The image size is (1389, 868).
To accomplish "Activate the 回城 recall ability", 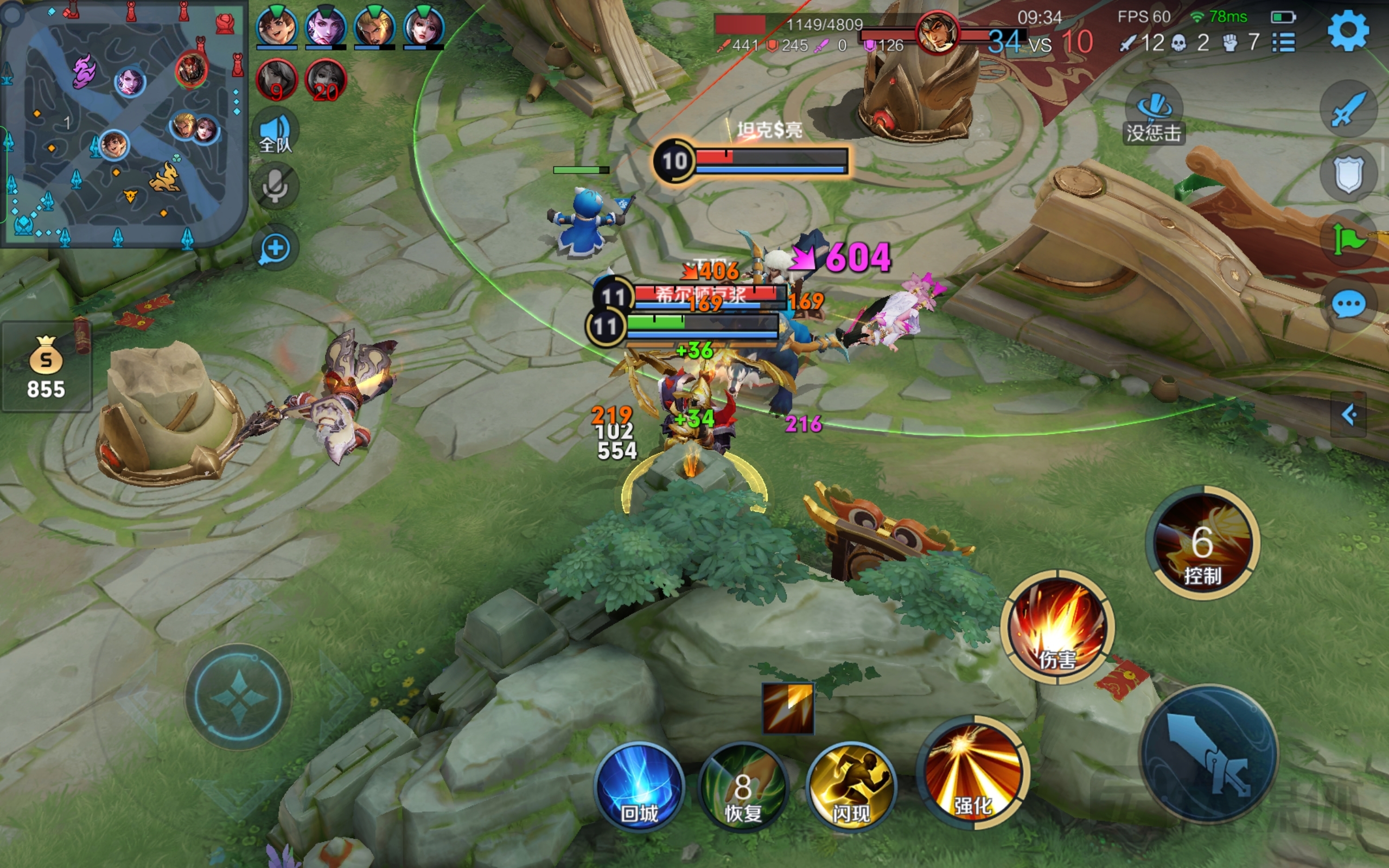I will [x=639, y=787].
